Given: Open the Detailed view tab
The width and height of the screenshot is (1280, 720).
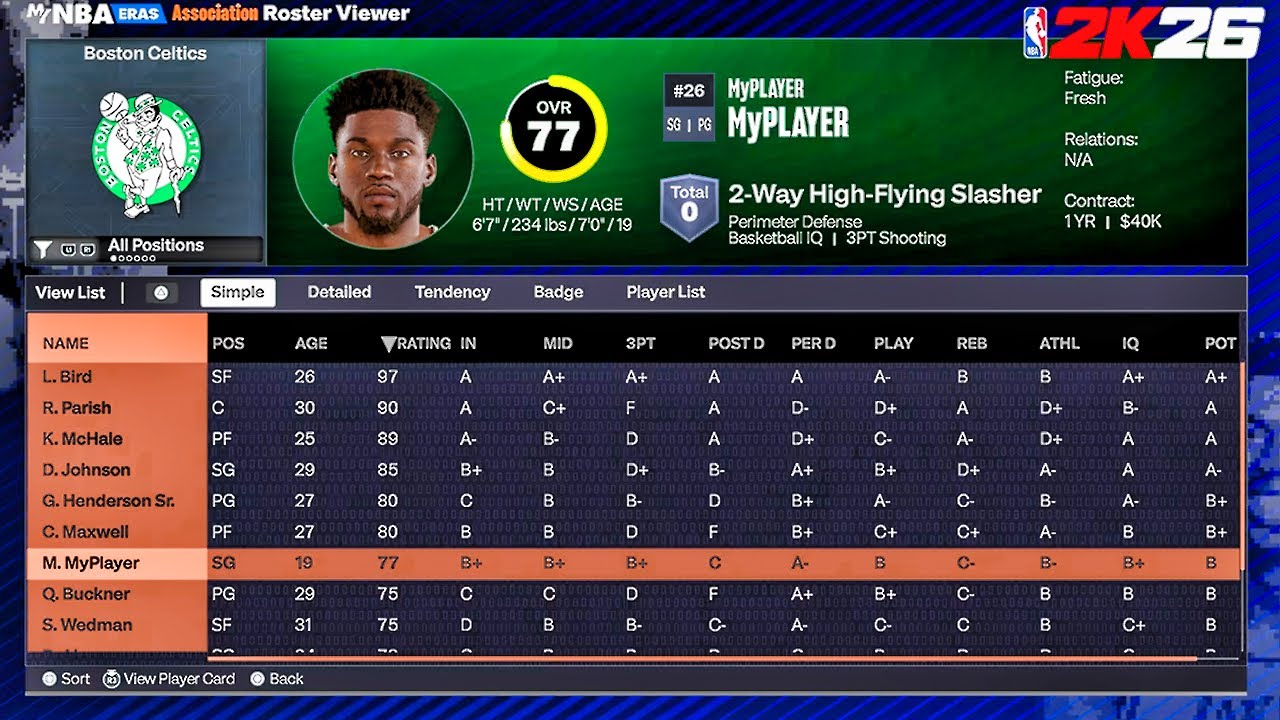Looking at the screenshot, I should (x=339, y=292).
